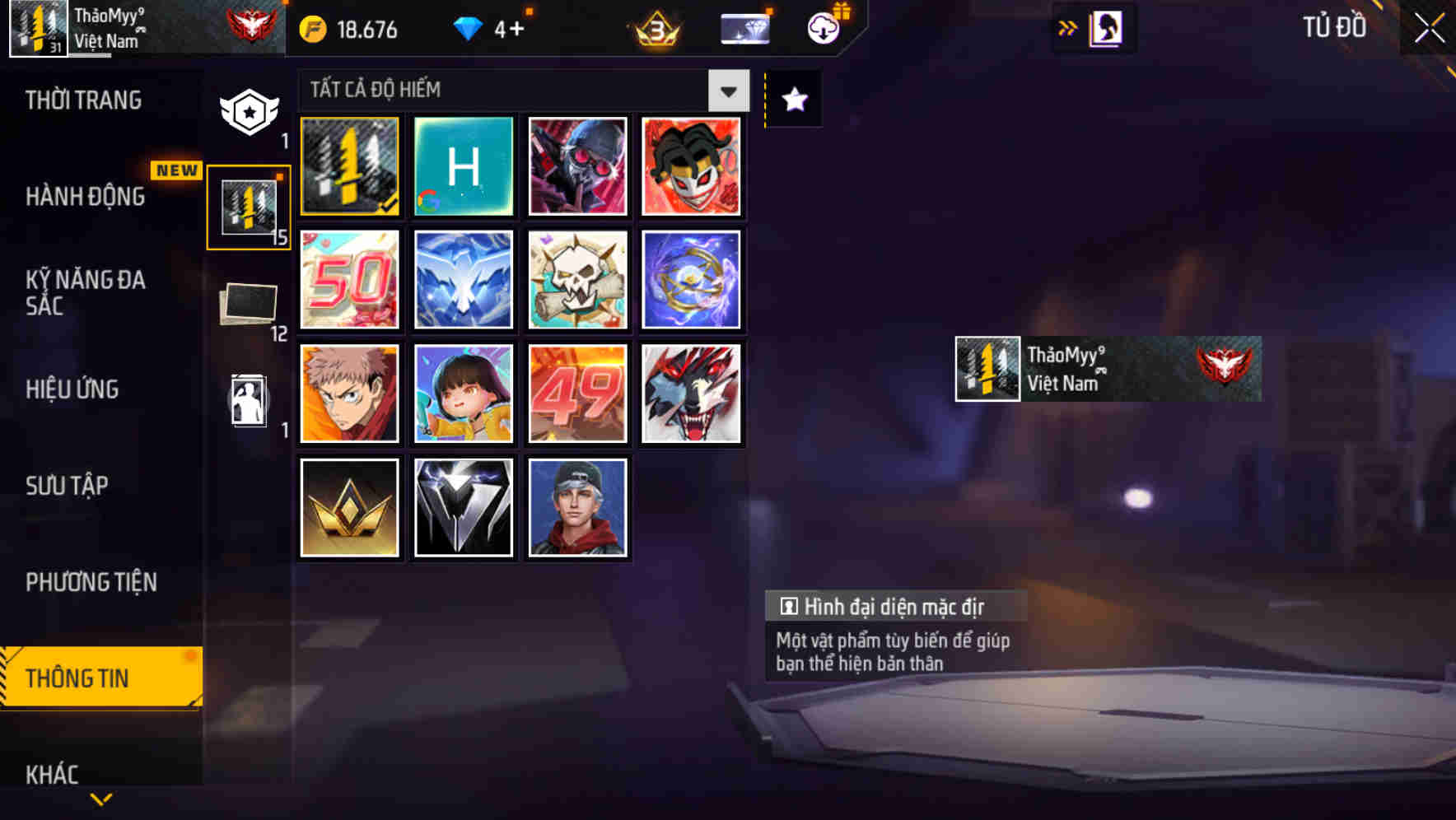Screen dimensions: 1456x820
Task: Toggle the favorite star filter
Action: 793,99
